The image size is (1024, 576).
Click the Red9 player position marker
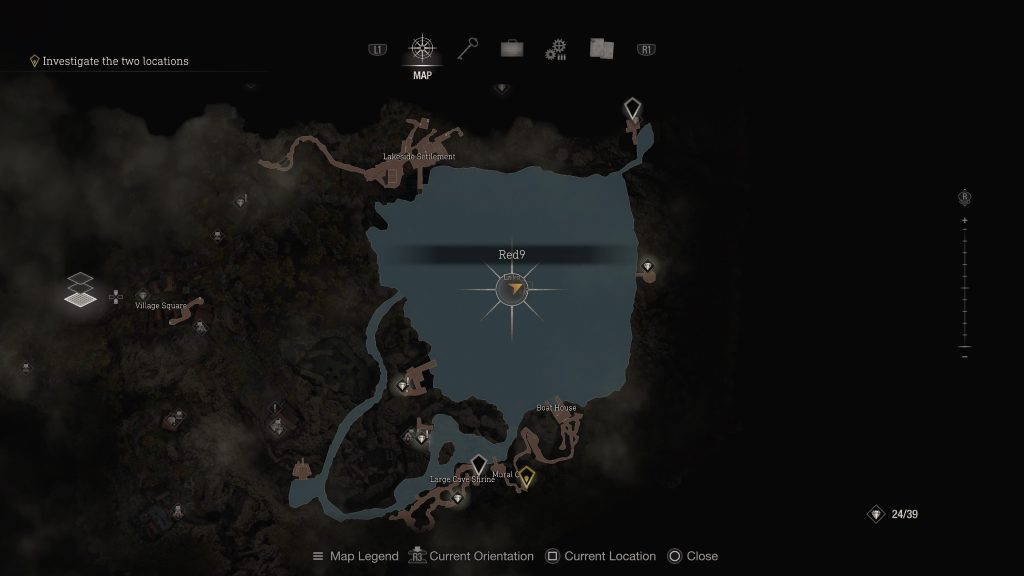click(512, 289)
